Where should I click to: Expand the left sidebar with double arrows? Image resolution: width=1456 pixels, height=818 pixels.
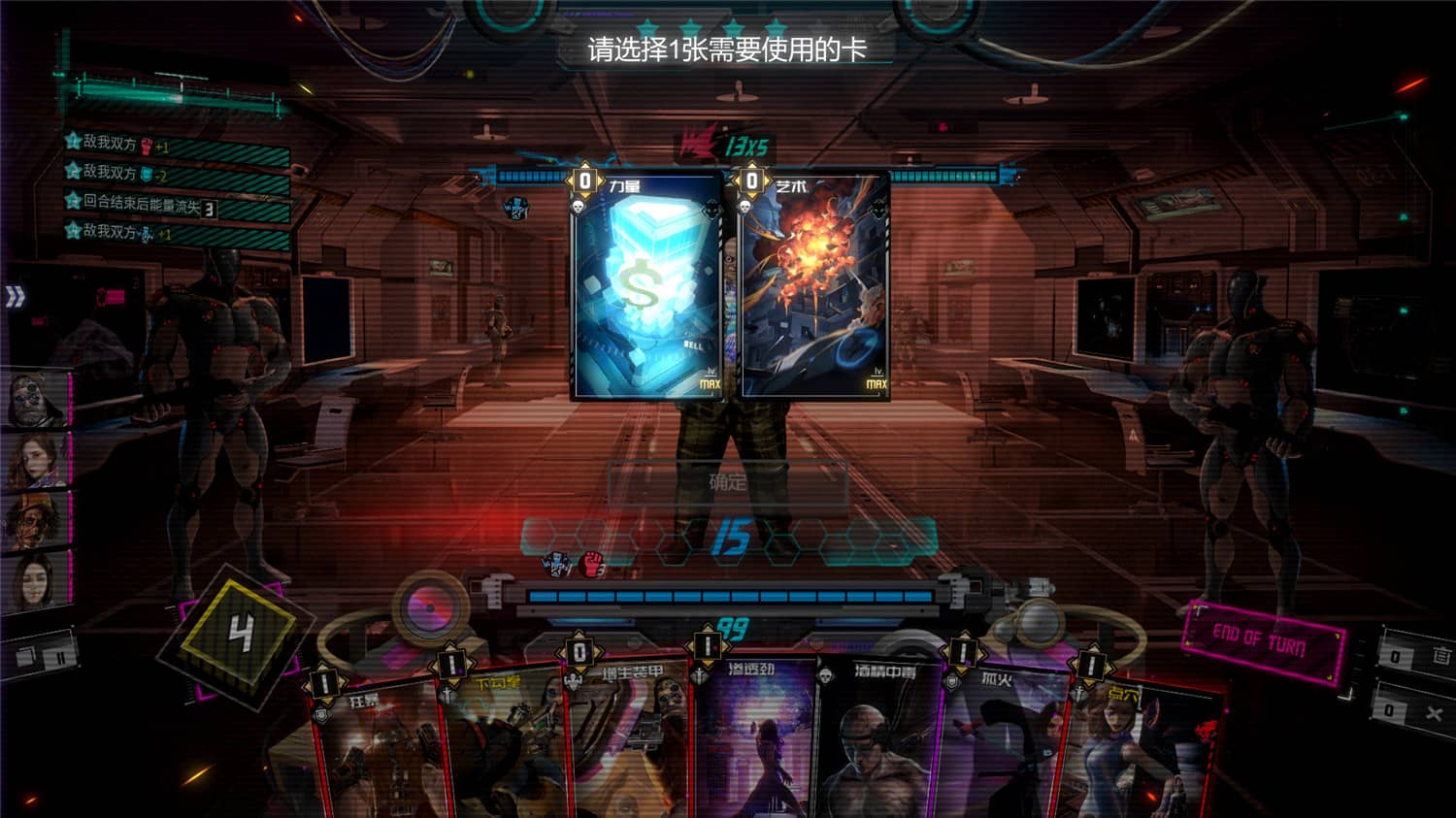click(x=16, y=299)
